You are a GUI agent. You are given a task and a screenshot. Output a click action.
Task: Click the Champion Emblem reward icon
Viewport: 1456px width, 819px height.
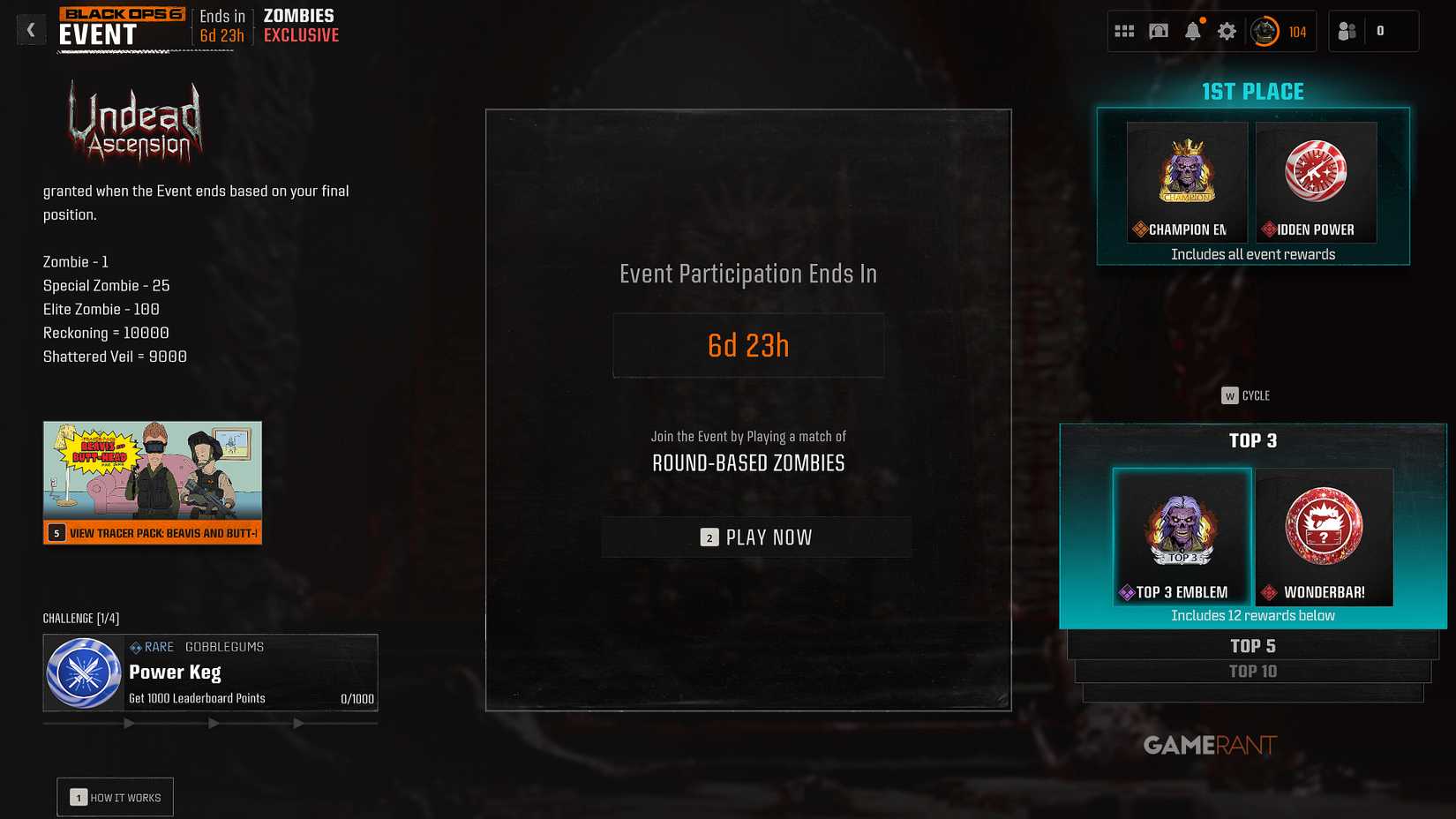1186,181
